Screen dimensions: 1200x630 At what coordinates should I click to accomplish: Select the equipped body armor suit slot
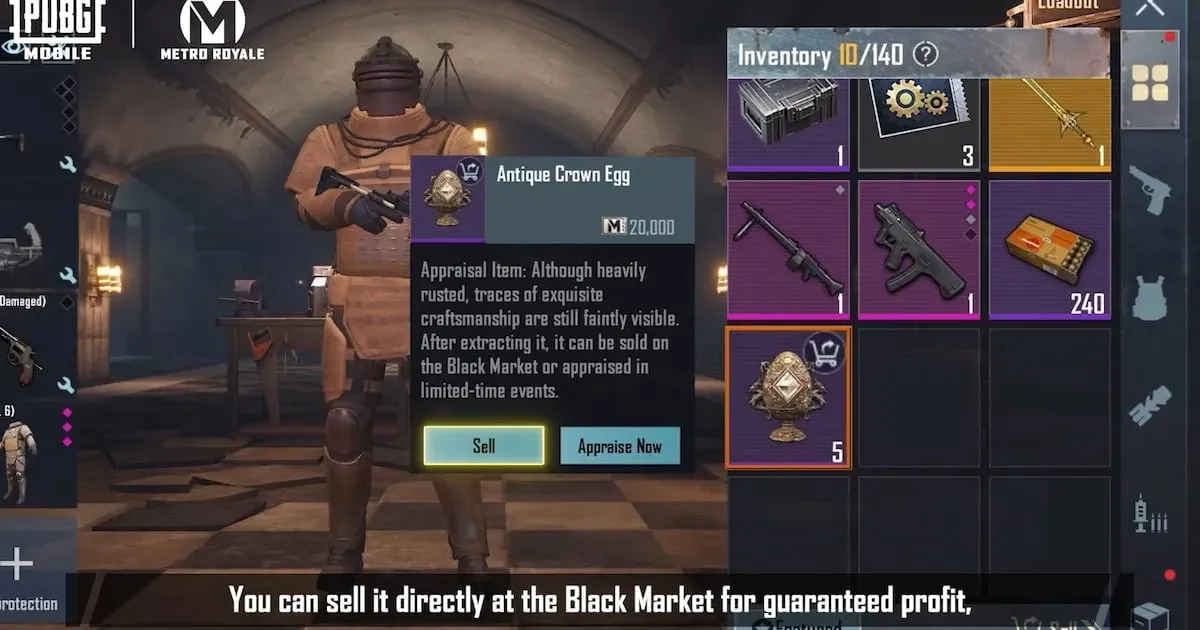pyautogui.click(x=18, y=462)
